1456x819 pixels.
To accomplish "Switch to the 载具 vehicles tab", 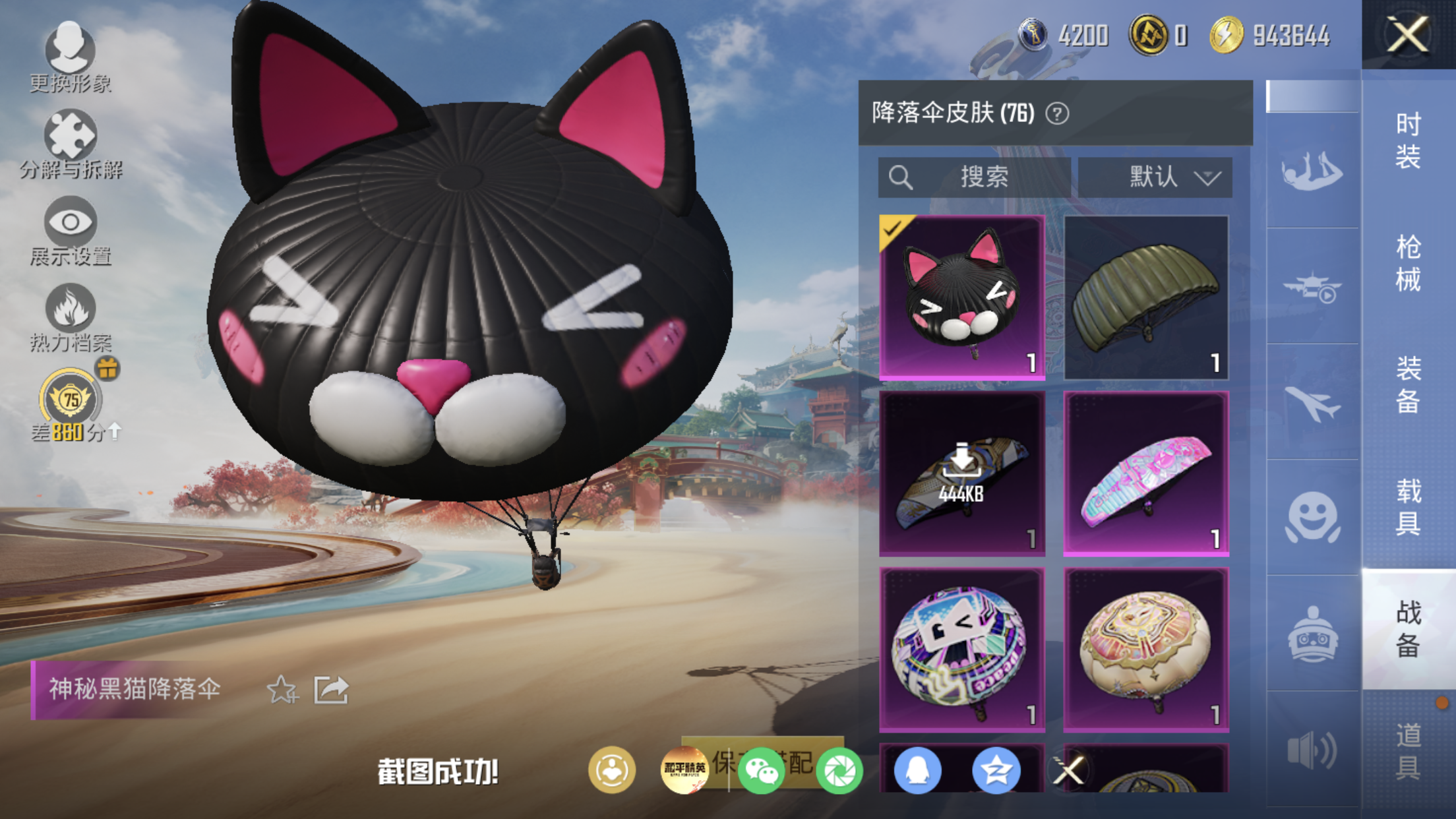I will (x=1408, y=507).
